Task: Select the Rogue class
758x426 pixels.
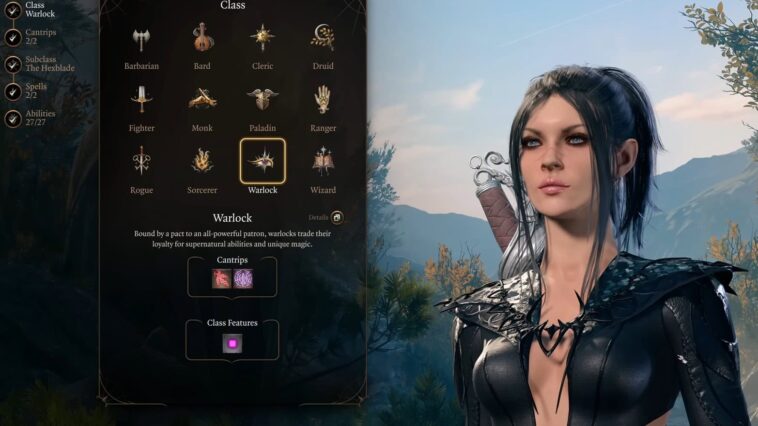Action: tap(140, 161)
